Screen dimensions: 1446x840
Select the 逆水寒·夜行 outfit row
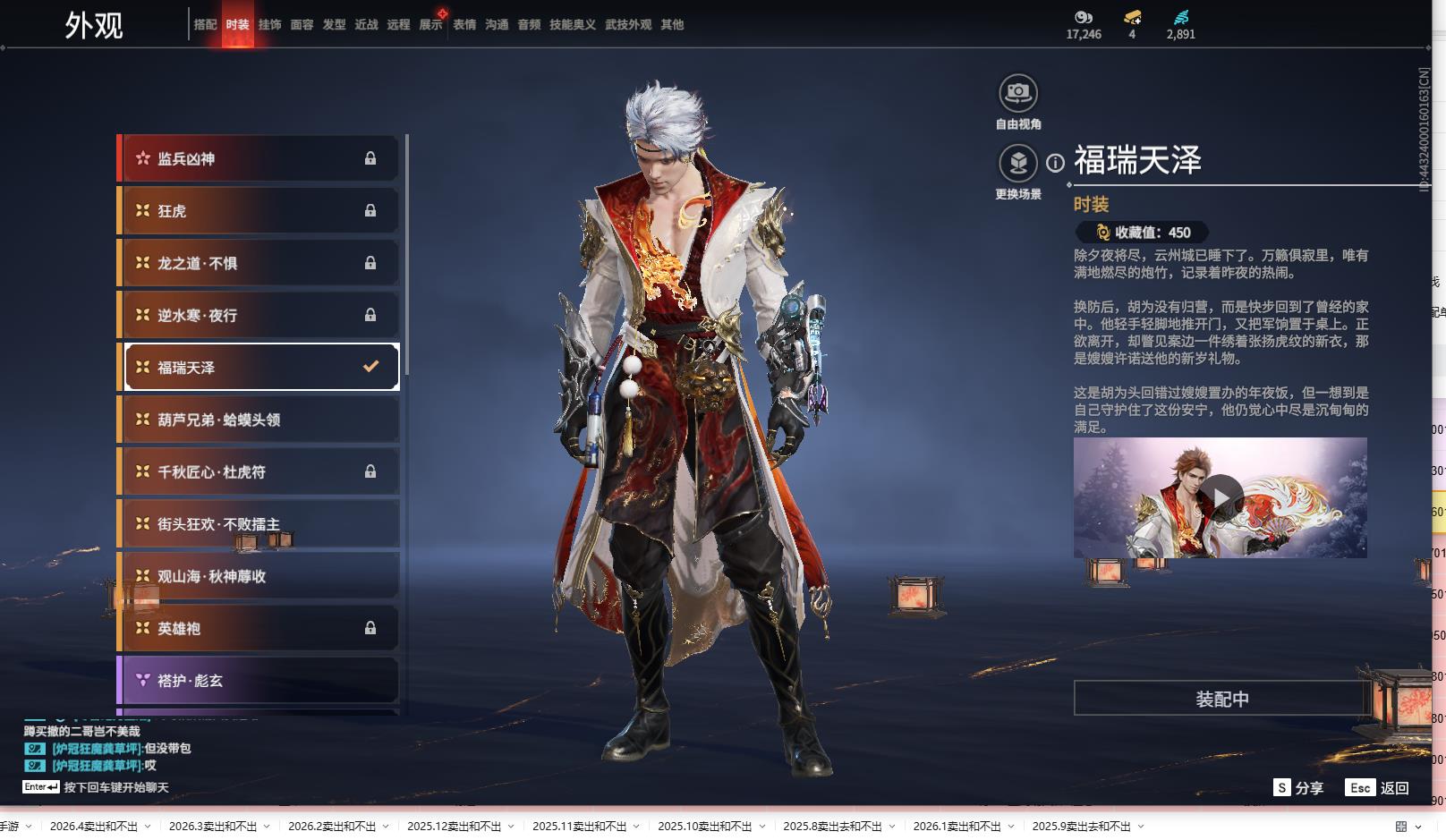coord(259,315)
